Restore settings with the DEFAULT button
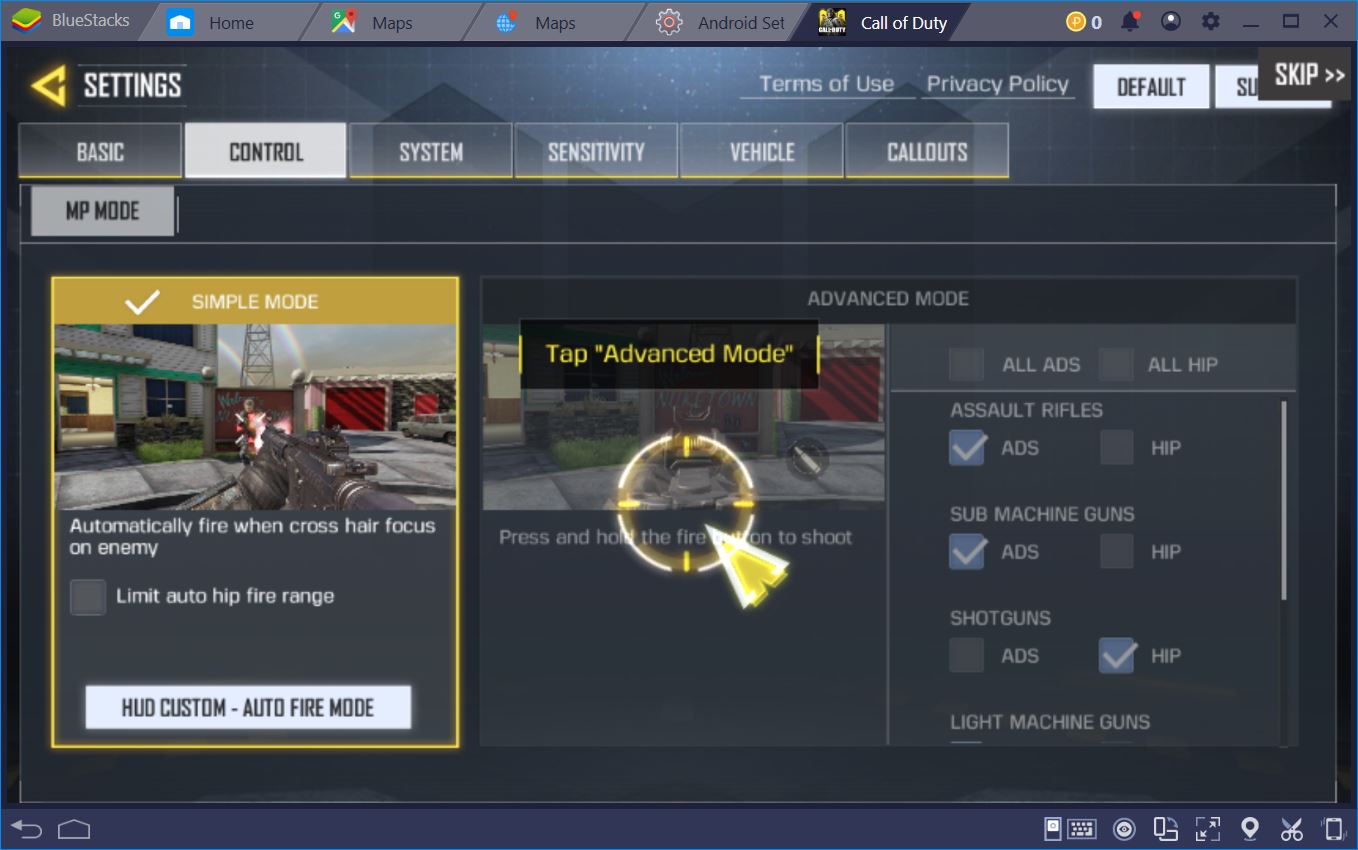Image resolution: width=1358 pixels, height=850 pixels. pyautogui.click(x=1150, y=87)
